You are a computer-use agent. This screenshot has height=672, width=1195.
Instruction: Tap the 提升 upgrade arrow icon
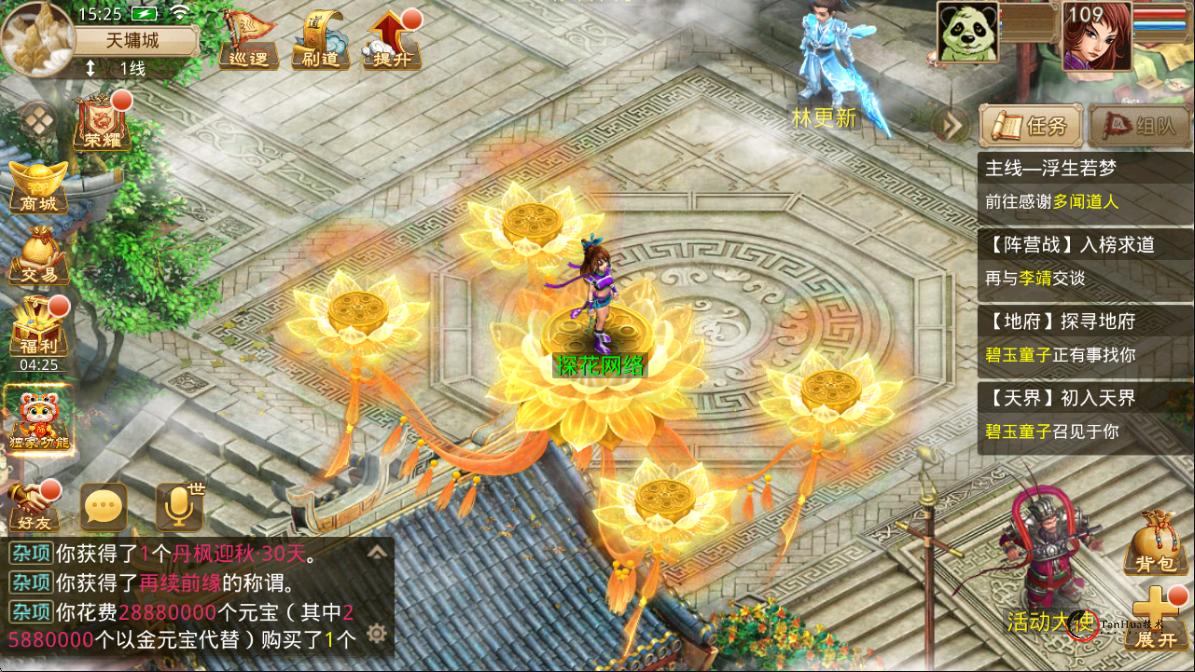(x=393, y=40)
